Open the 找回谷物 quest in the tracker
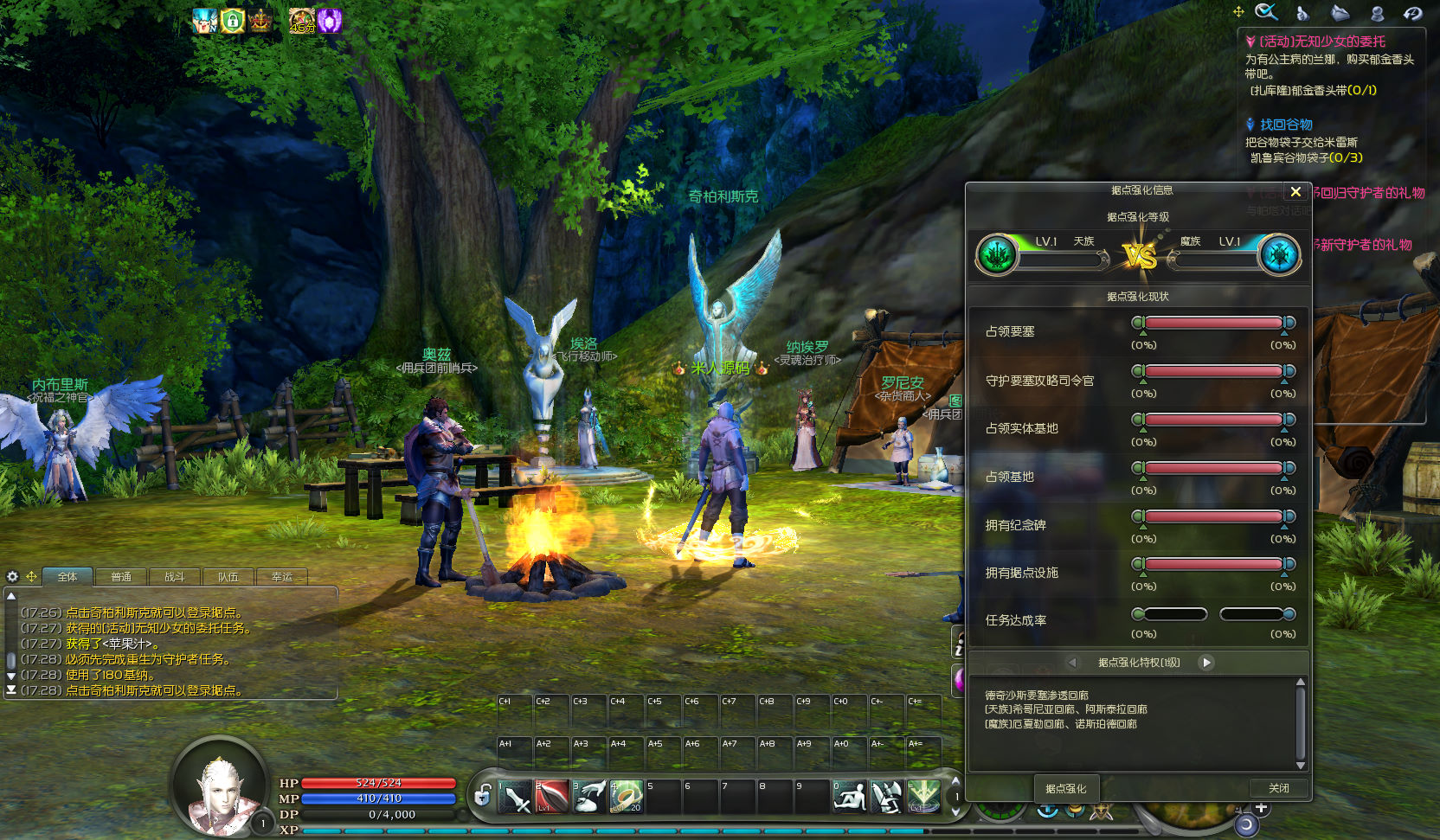 [x=1286, y=125]
